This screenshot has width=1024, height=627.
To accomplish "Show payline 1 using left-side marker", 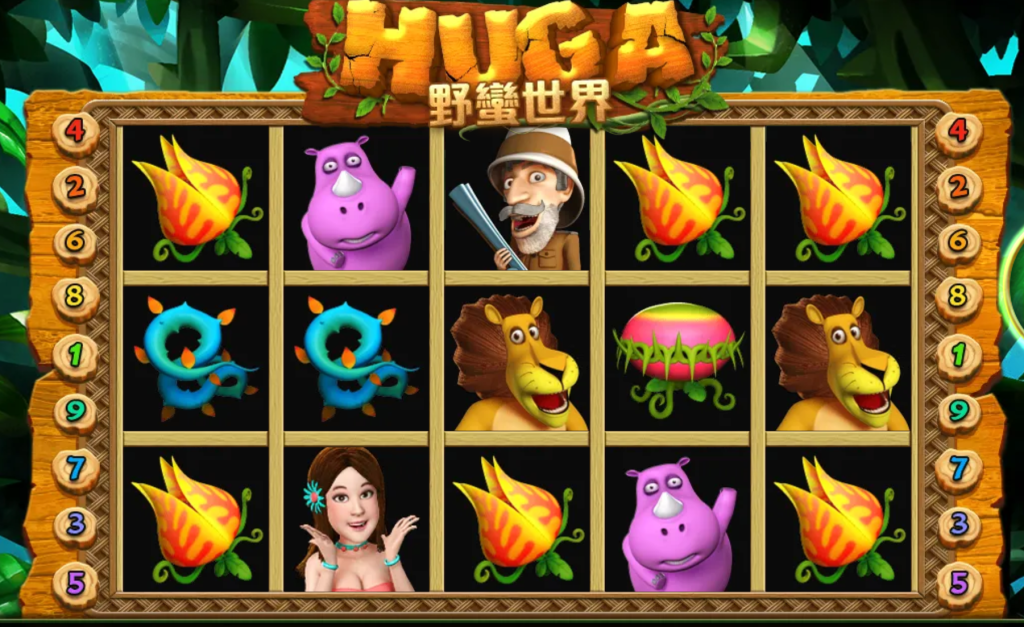I will tap(76, 355).
